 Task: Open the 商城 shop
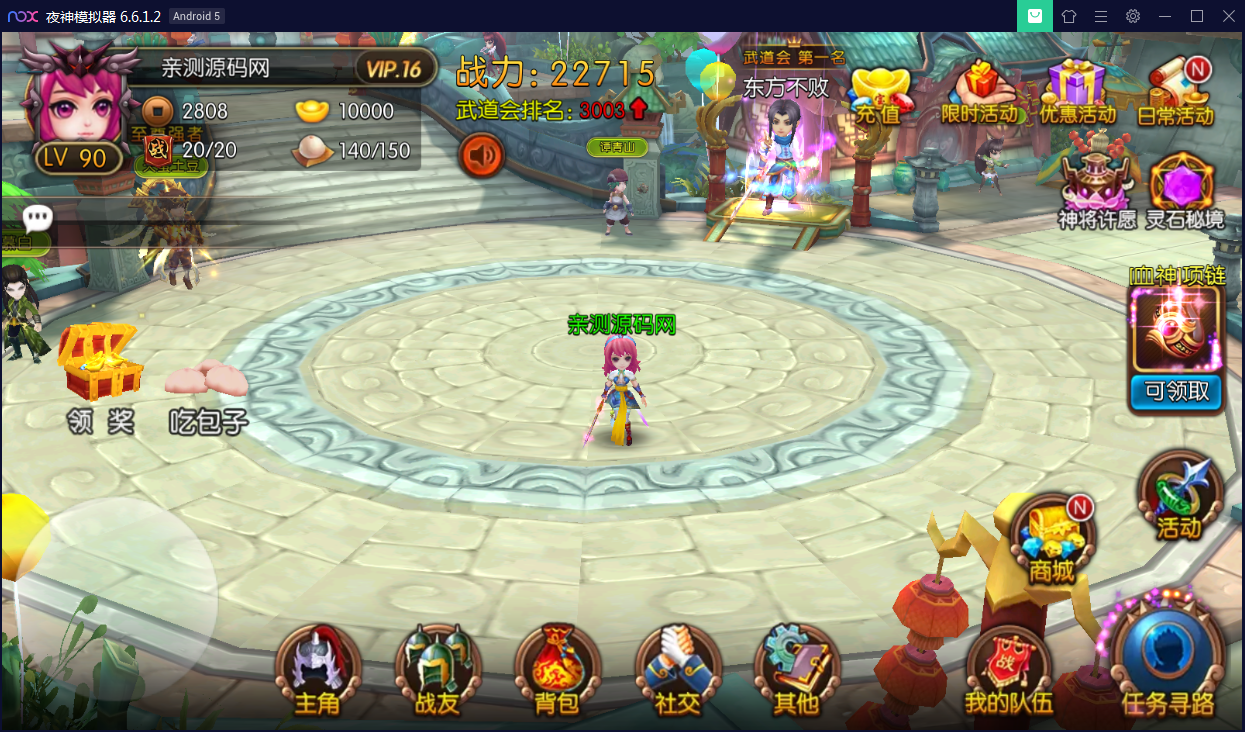pos(1051,540)
